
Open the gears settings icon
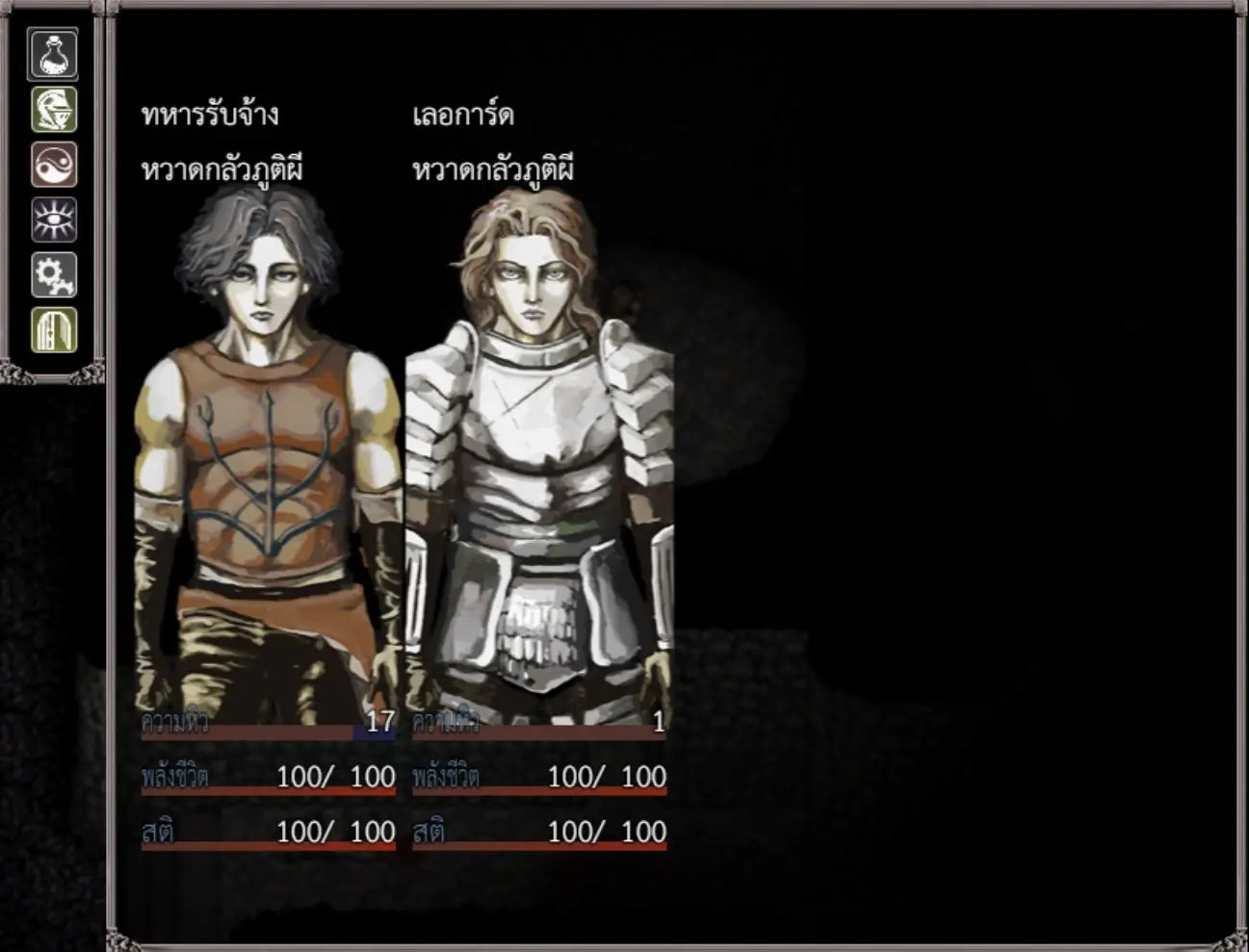[x=52, y=273]
